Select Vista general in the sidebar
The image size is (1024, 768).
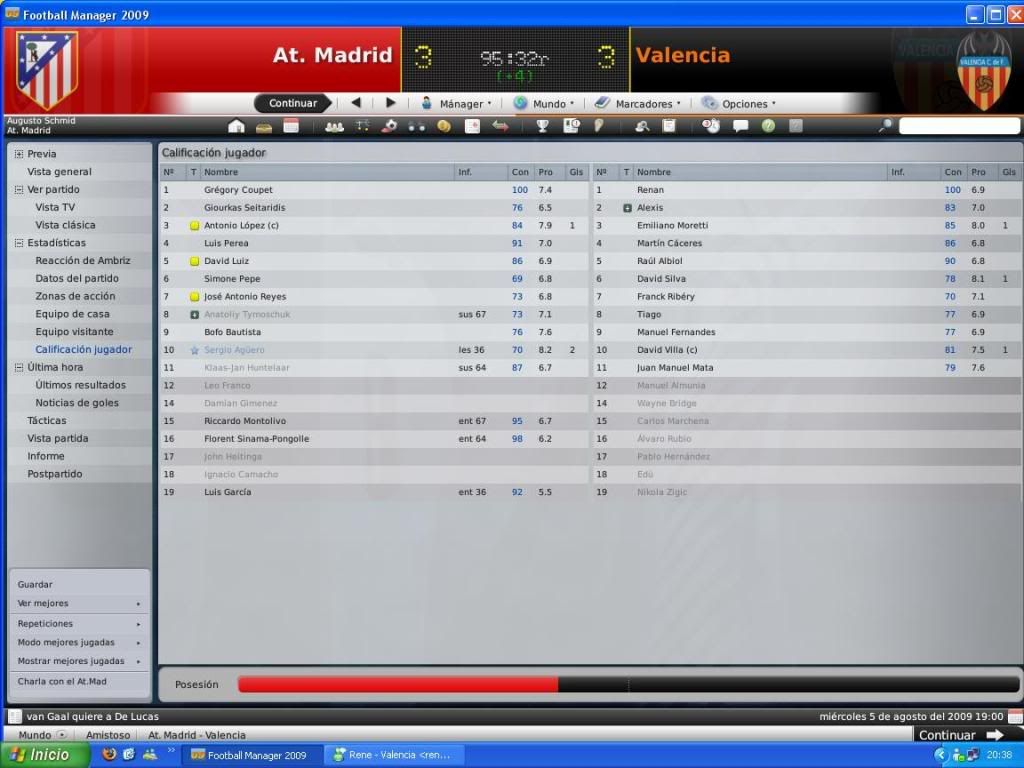[59, 172]
